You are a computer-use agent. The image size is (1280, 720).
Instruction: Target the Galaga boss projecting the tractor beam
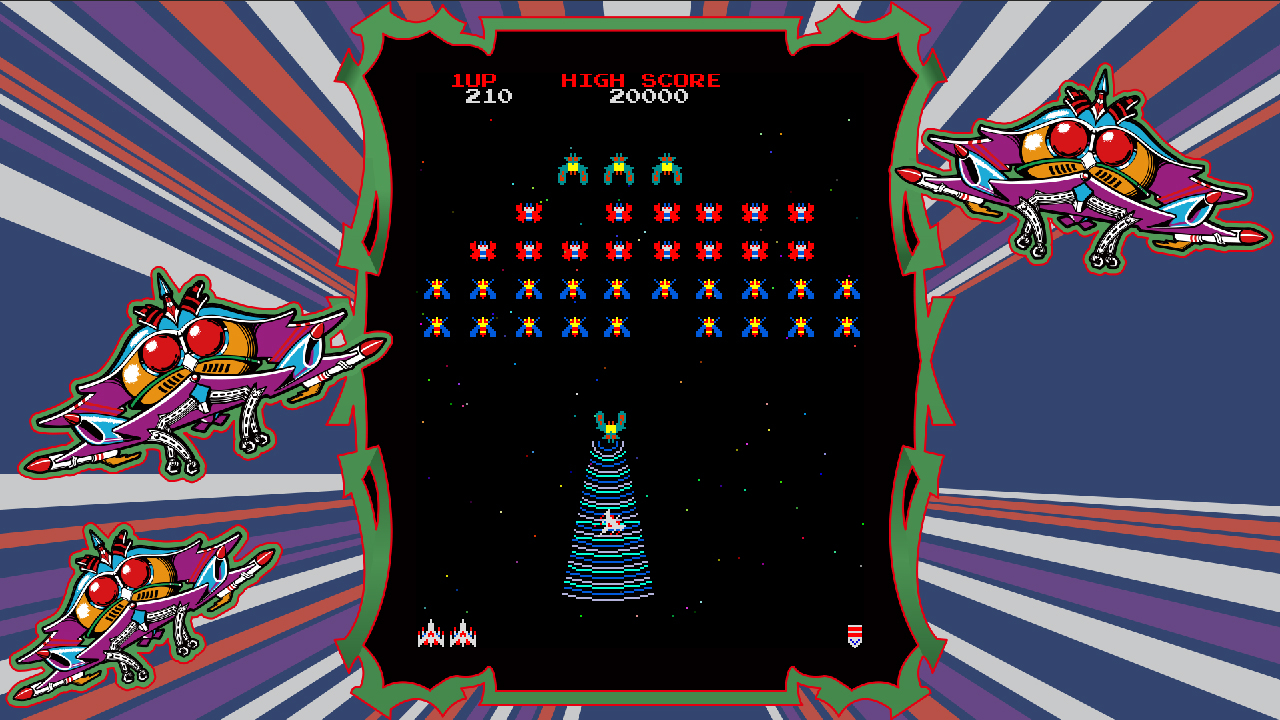(x=611, y=423)
